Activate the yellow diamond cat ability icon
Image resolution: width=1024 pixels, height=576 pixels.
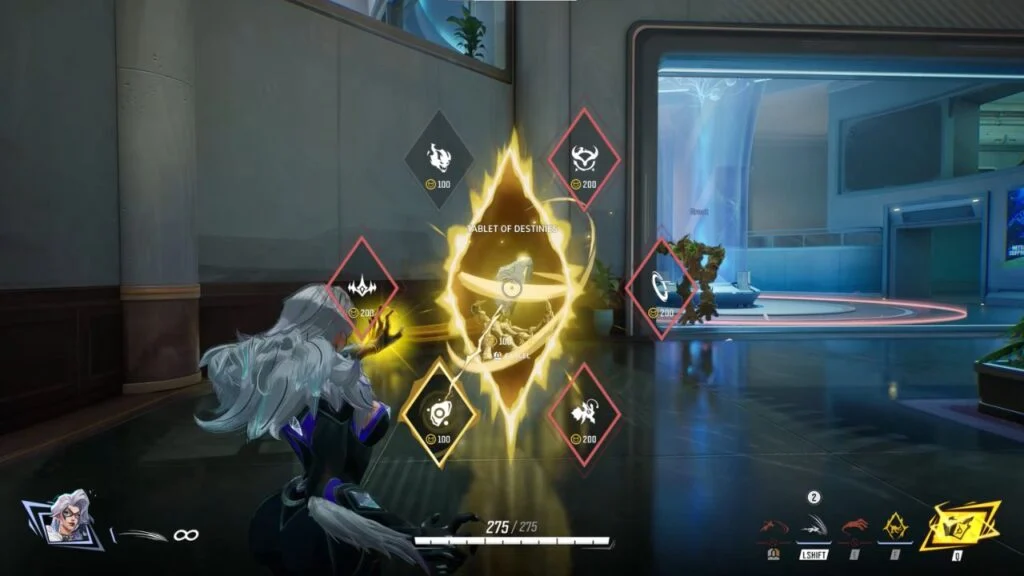click(895, 524)
